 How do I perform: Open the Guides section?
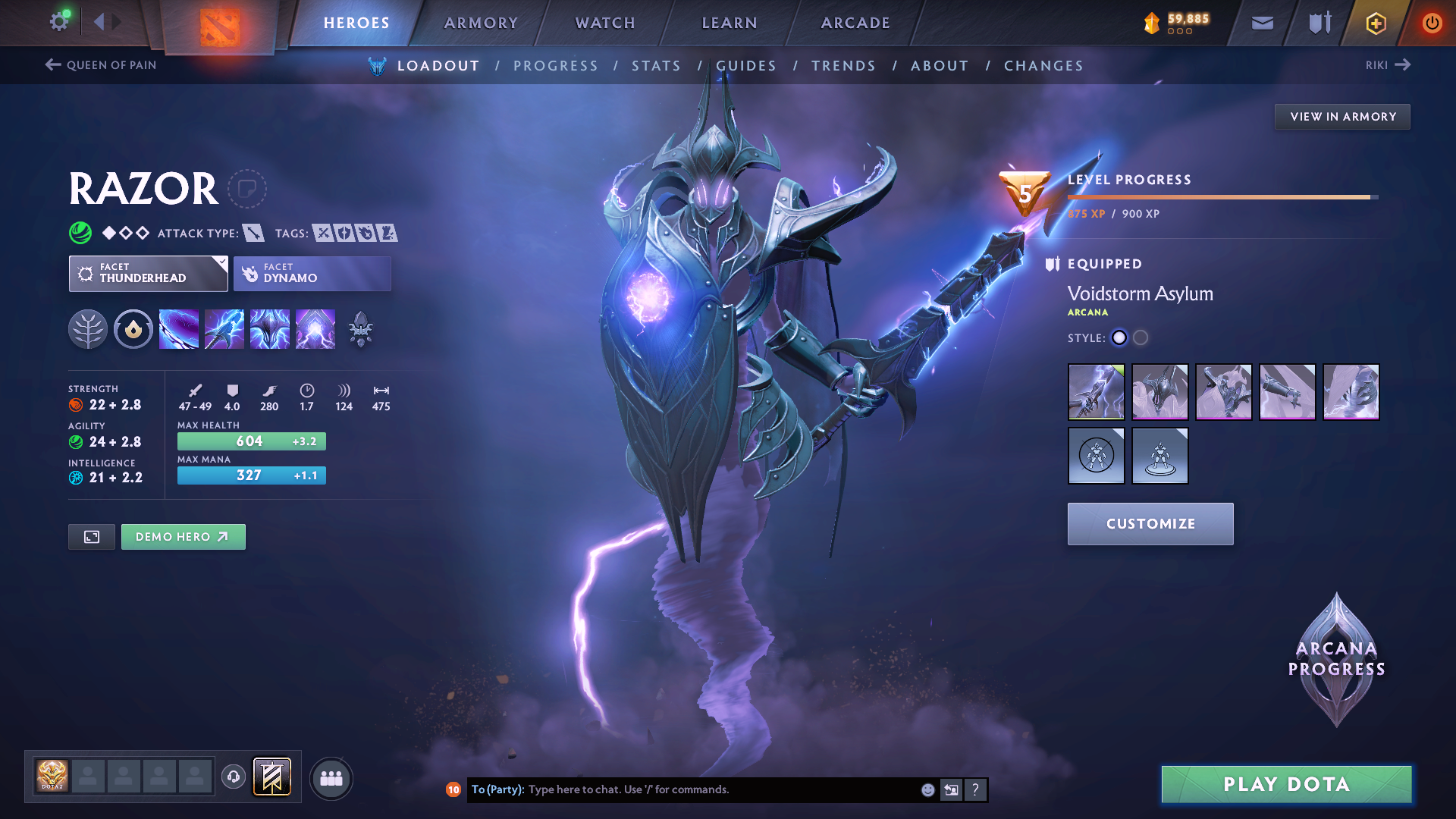(746, 66)
